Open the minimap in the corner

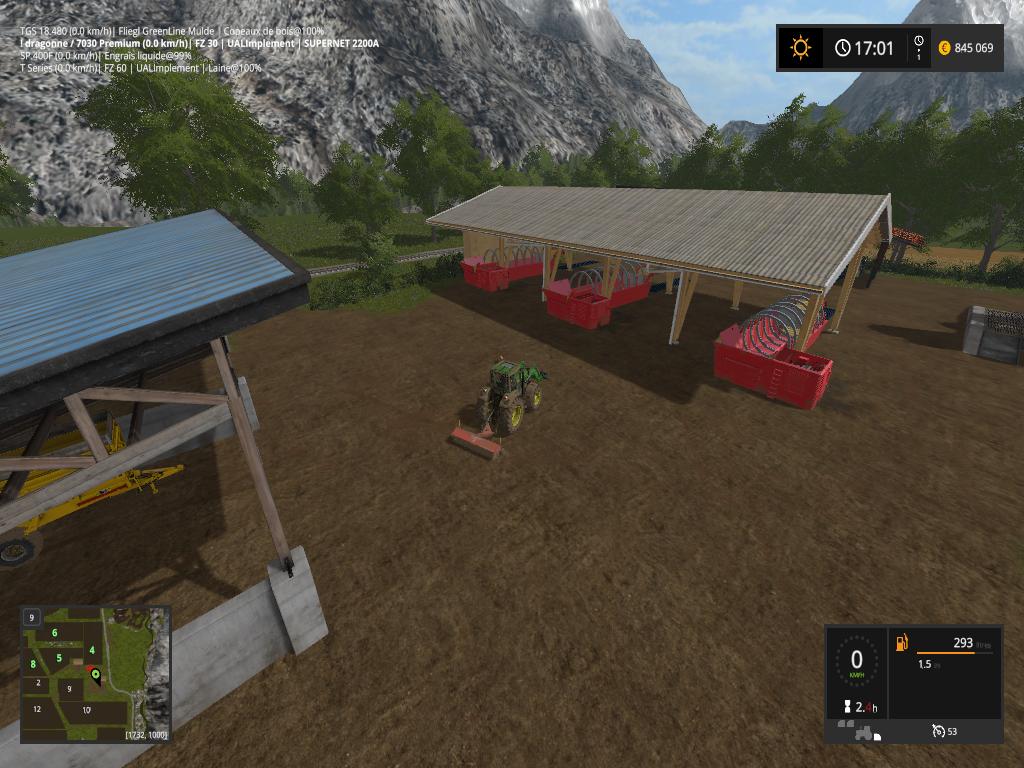pos(95,674)
